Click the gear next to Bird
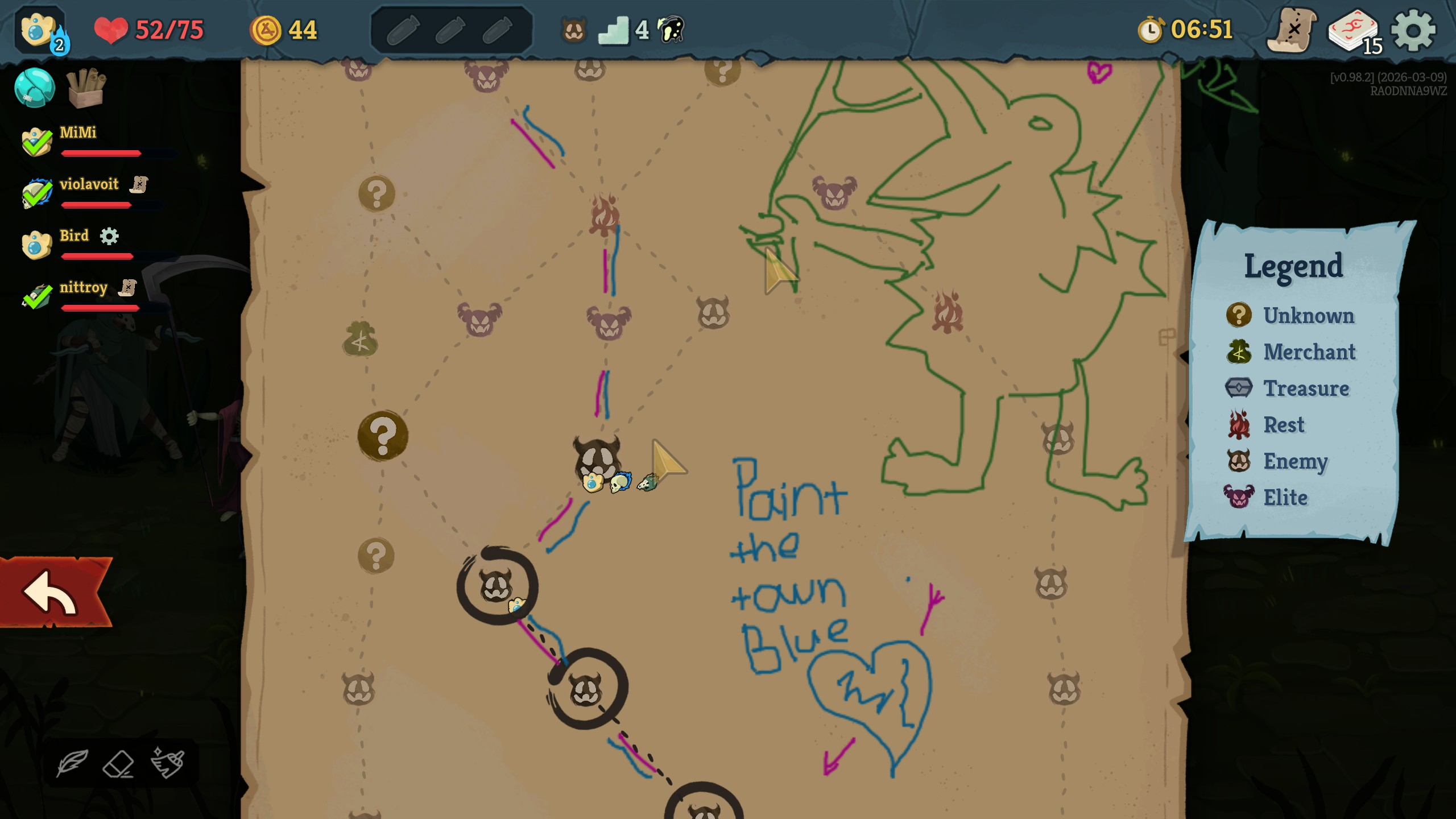 coord(109,236)
